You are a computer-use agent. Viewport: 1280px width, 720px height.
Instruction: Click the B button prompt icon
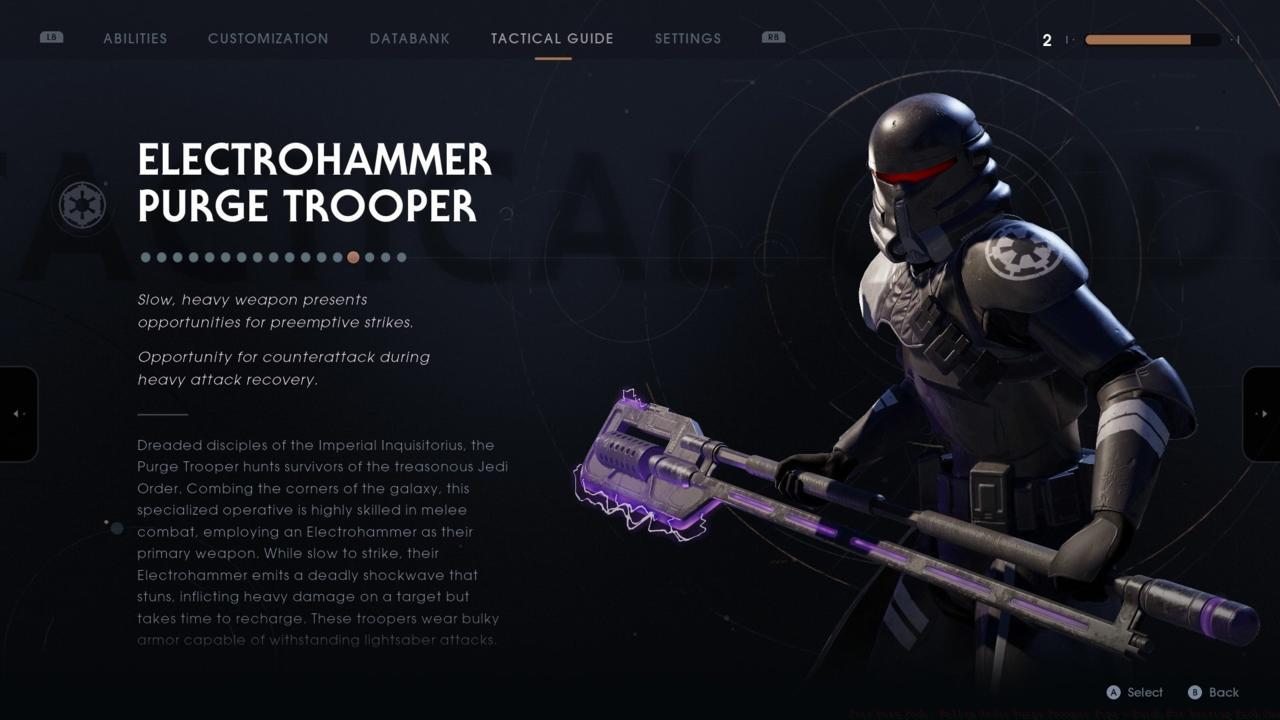pyautogui.click(x=1196, y=692)
